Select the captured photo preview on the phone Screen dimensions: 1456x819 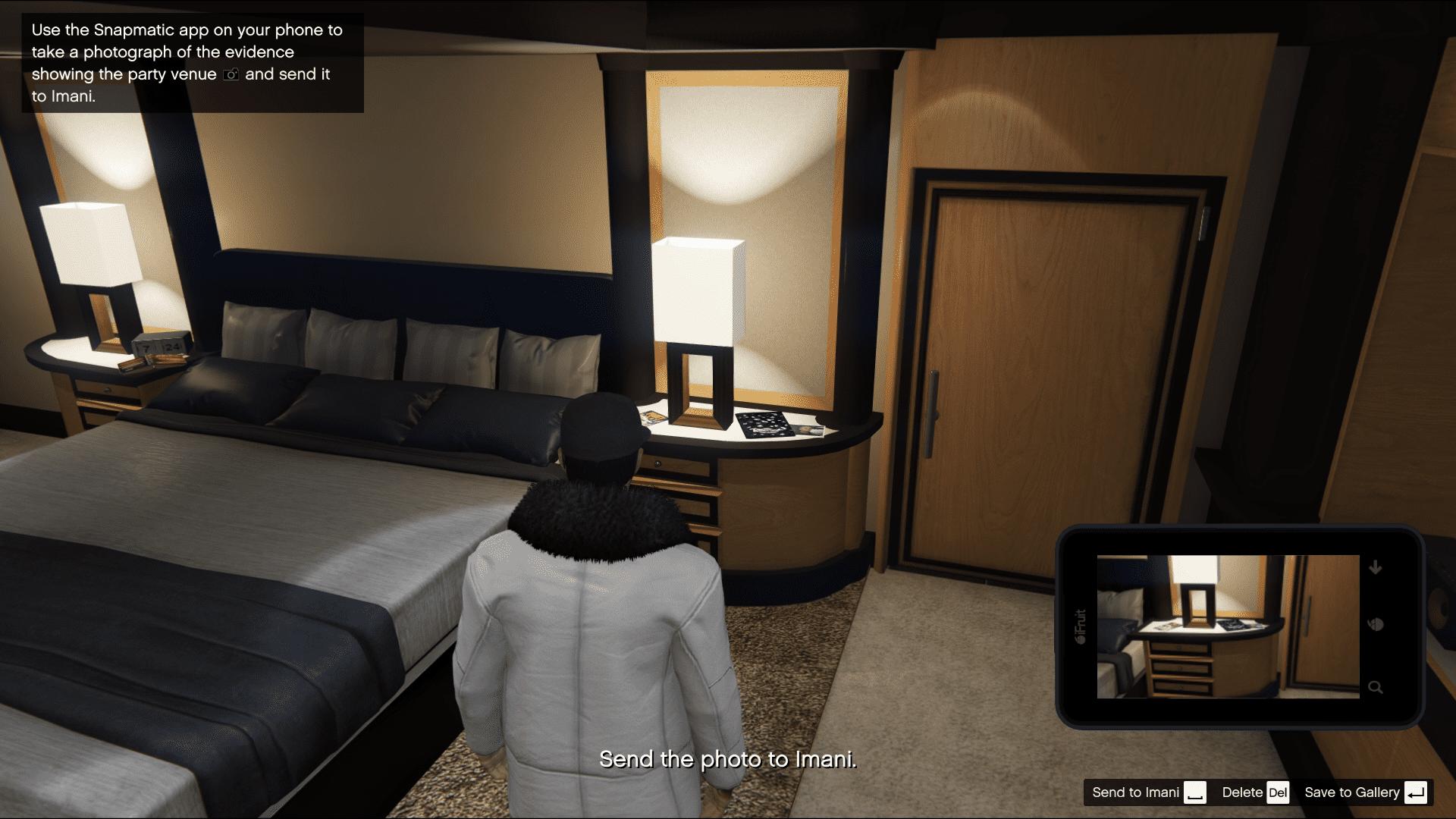[1228, 626]
